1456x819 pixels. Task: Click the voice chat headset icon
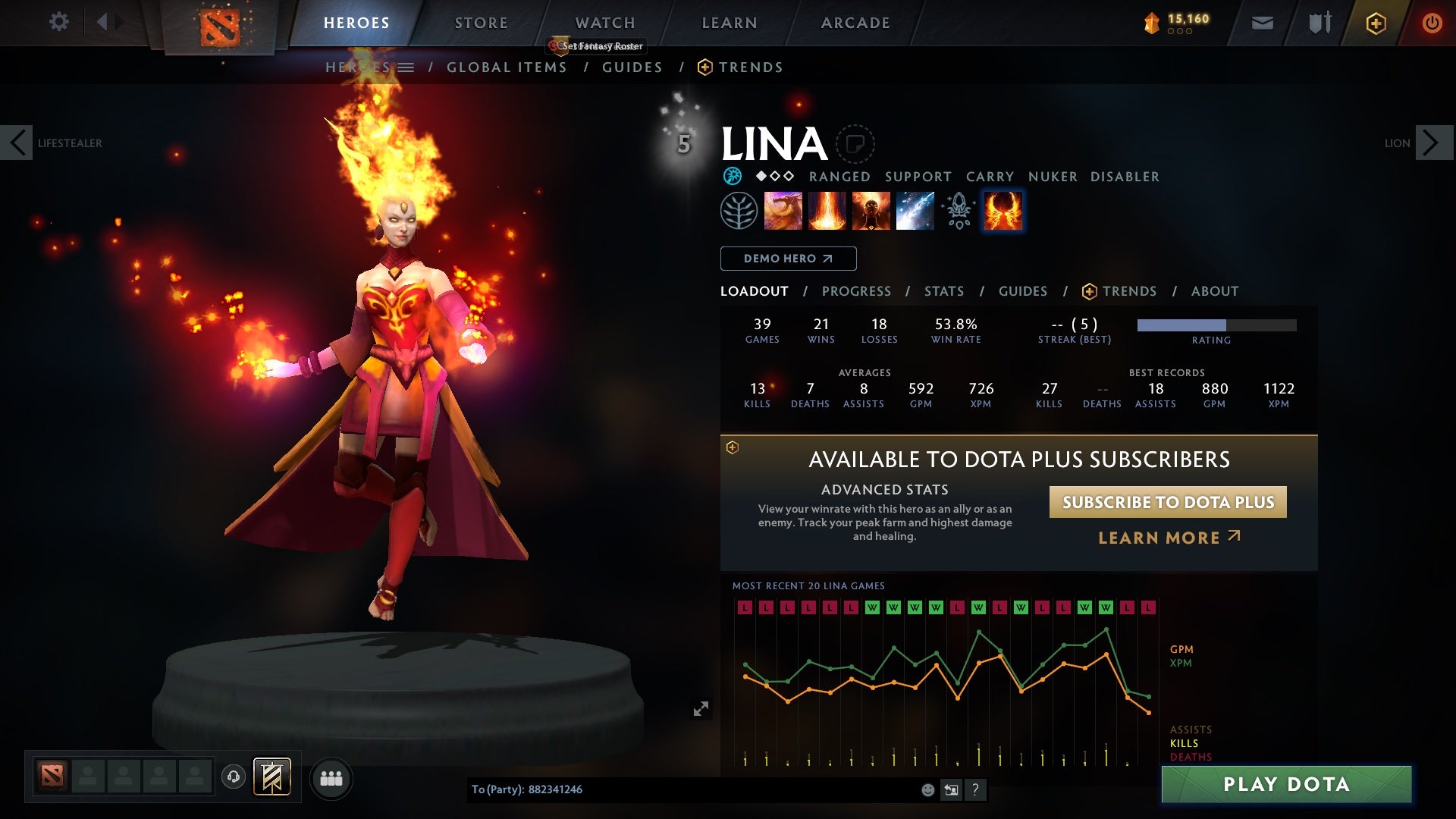point(234,778)
